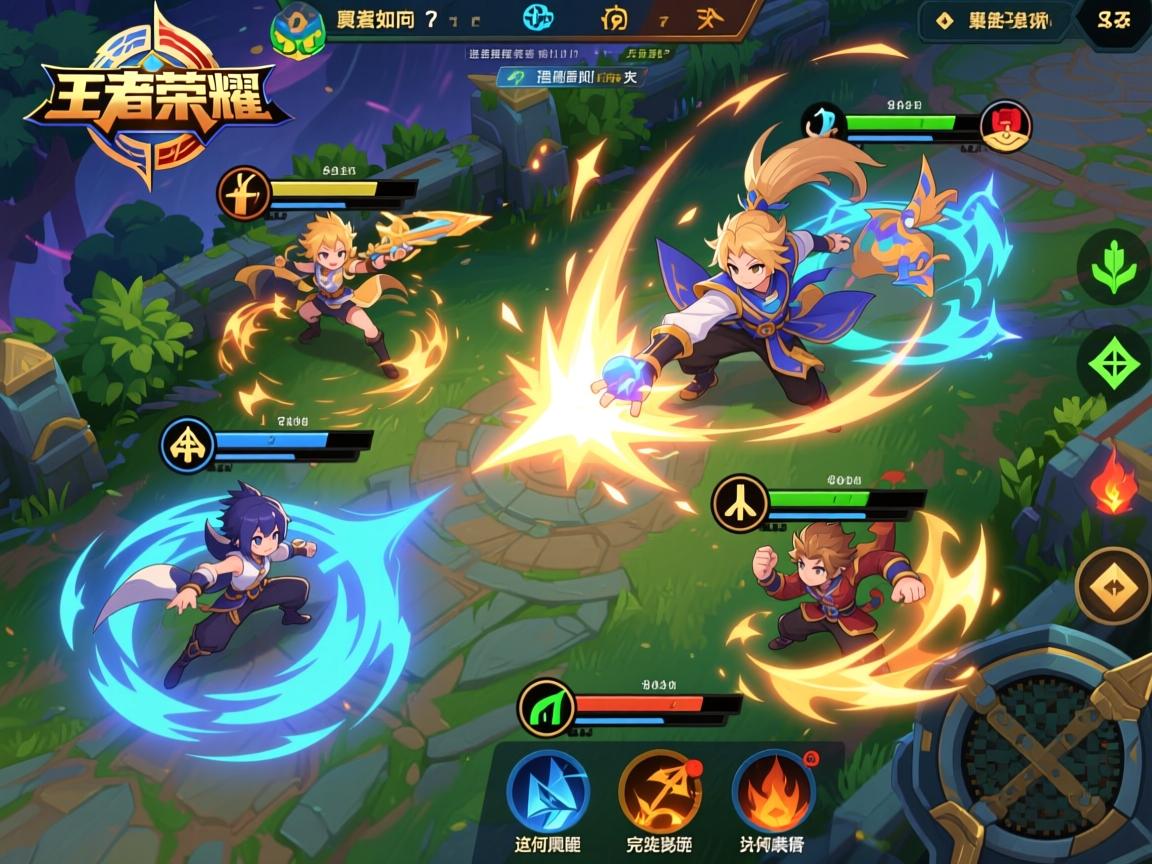Screen dimensions: 1152x864
Task: Select the green diamond crosshair icon
Action: point(1114,363)
